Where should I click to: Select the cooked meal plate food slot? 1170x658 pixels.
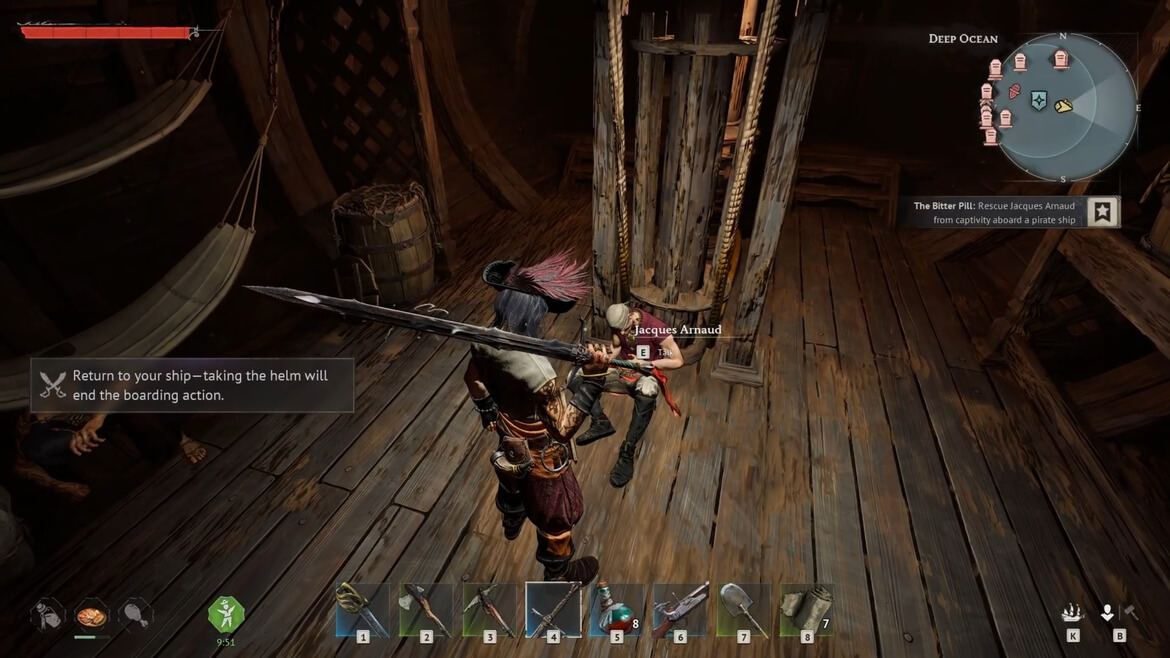(x=91, y=613)
